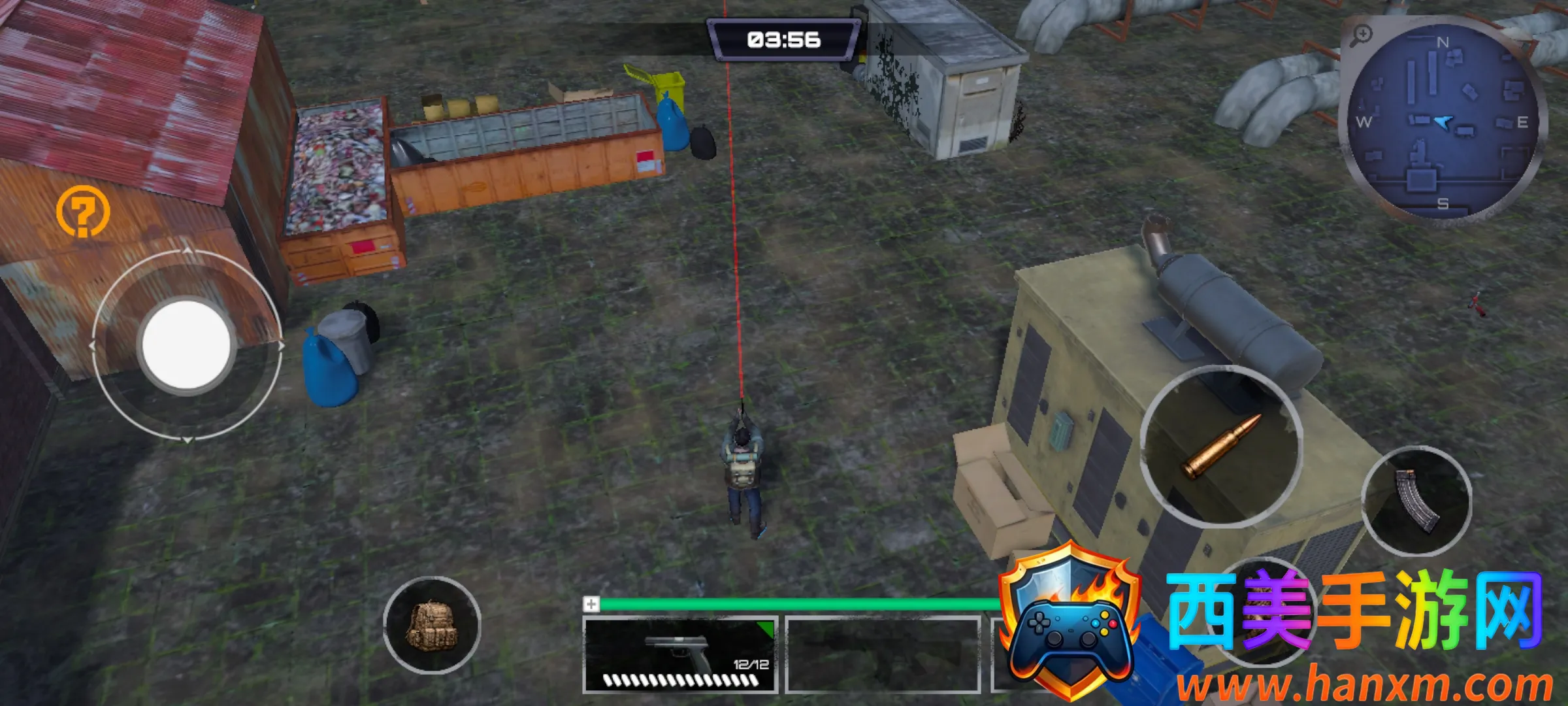Click the plus icon beside the health bar
The height and width of the screenshot is (706, 1568).
tap(591, 604)
